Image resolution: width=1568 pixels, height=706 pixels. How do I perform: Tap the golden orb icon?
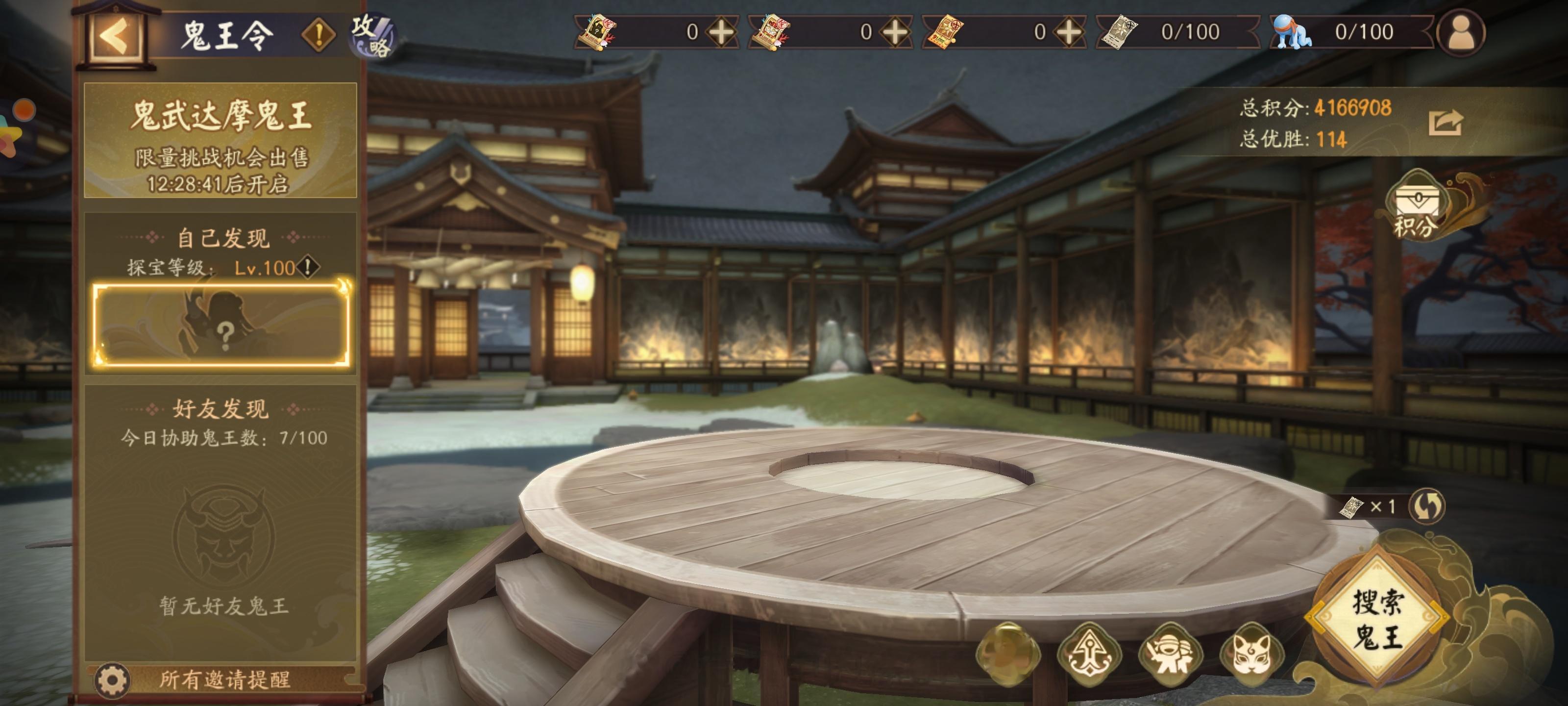pos(1008,653)
